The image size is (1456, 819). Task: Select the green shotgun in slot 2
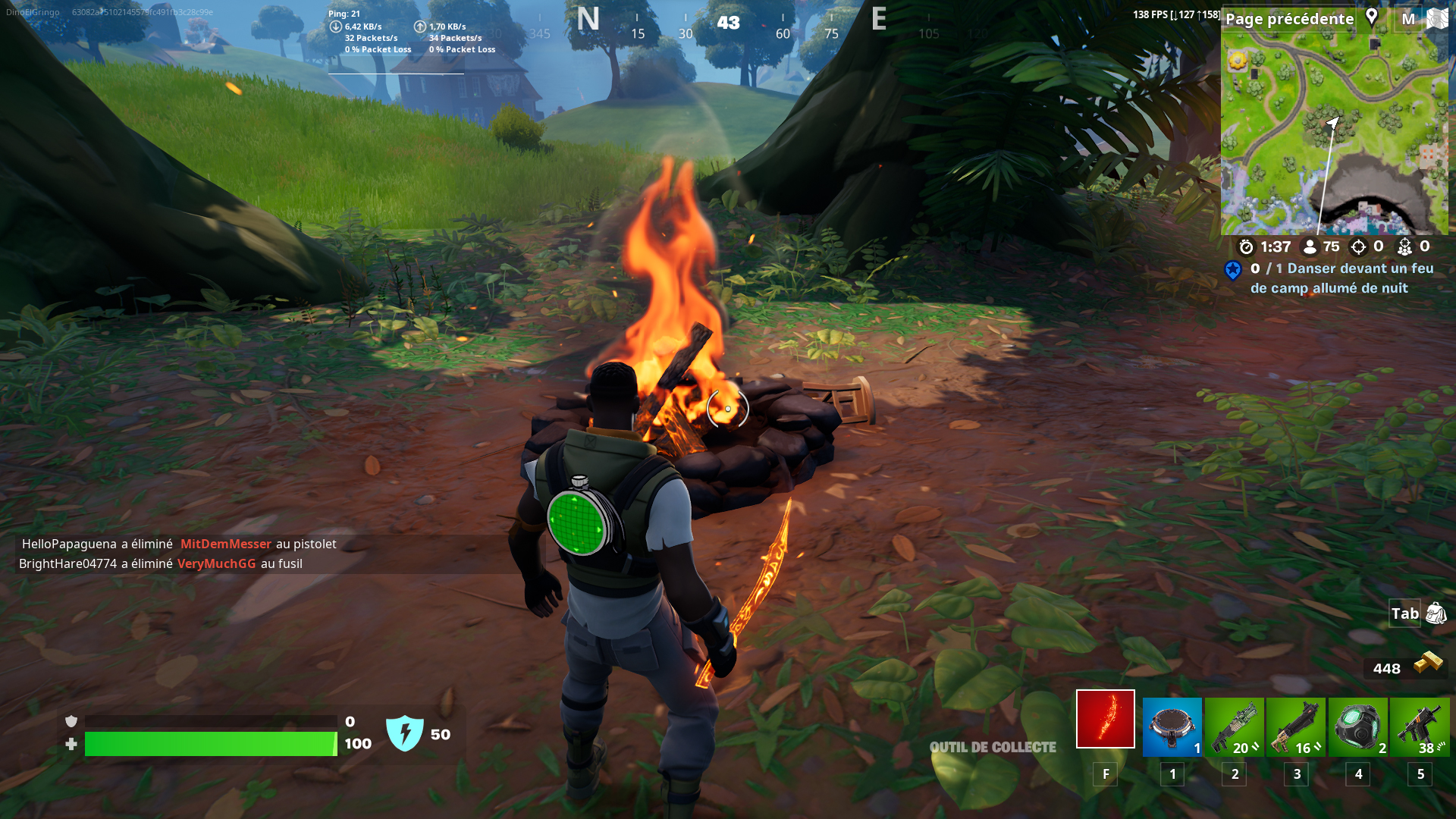coord(1234,726)
